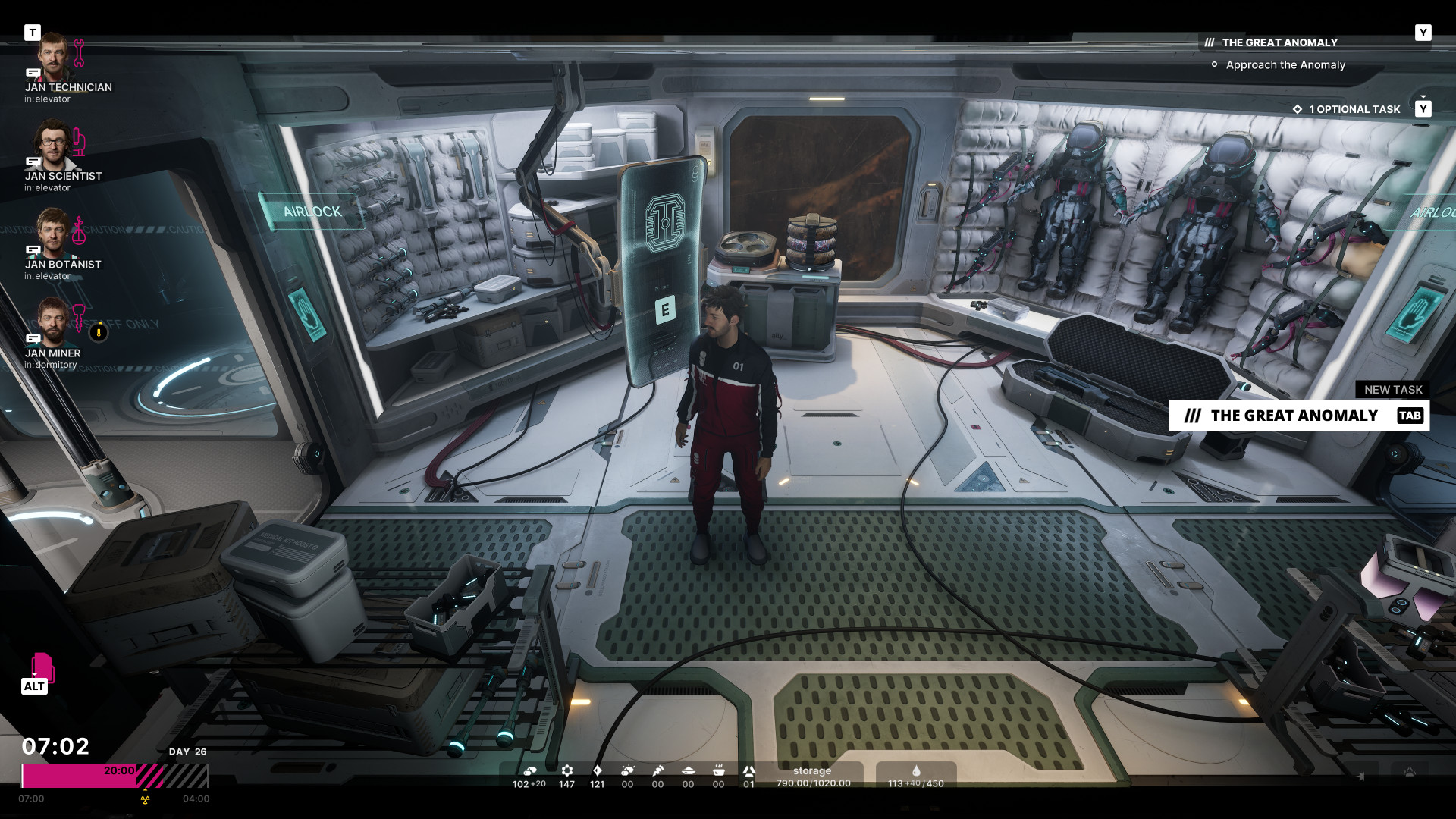
Task: Pick Jan Miner's portrait
Action: pyautogui.click(x=53, y=322)
